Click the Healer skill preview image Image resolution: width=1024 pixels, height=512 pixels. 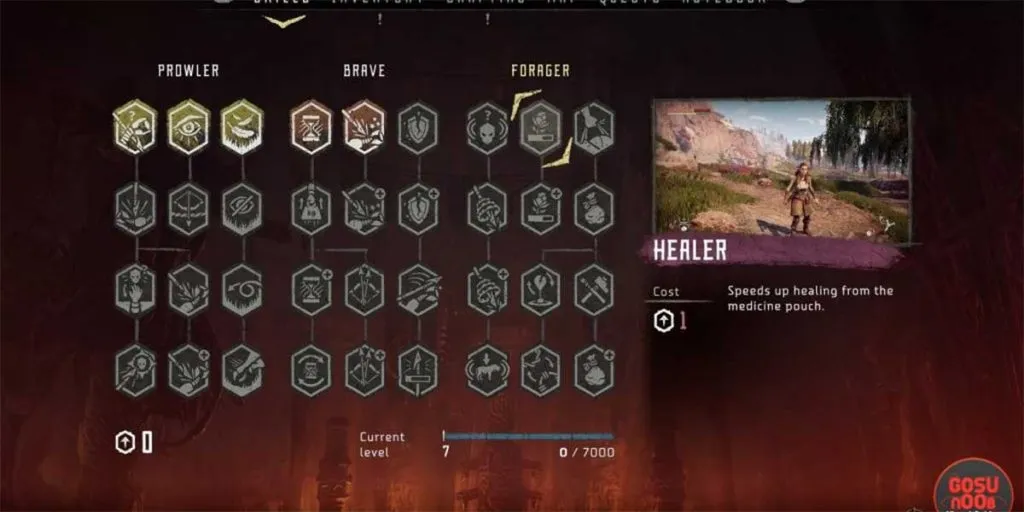click(x=781, y=170)
